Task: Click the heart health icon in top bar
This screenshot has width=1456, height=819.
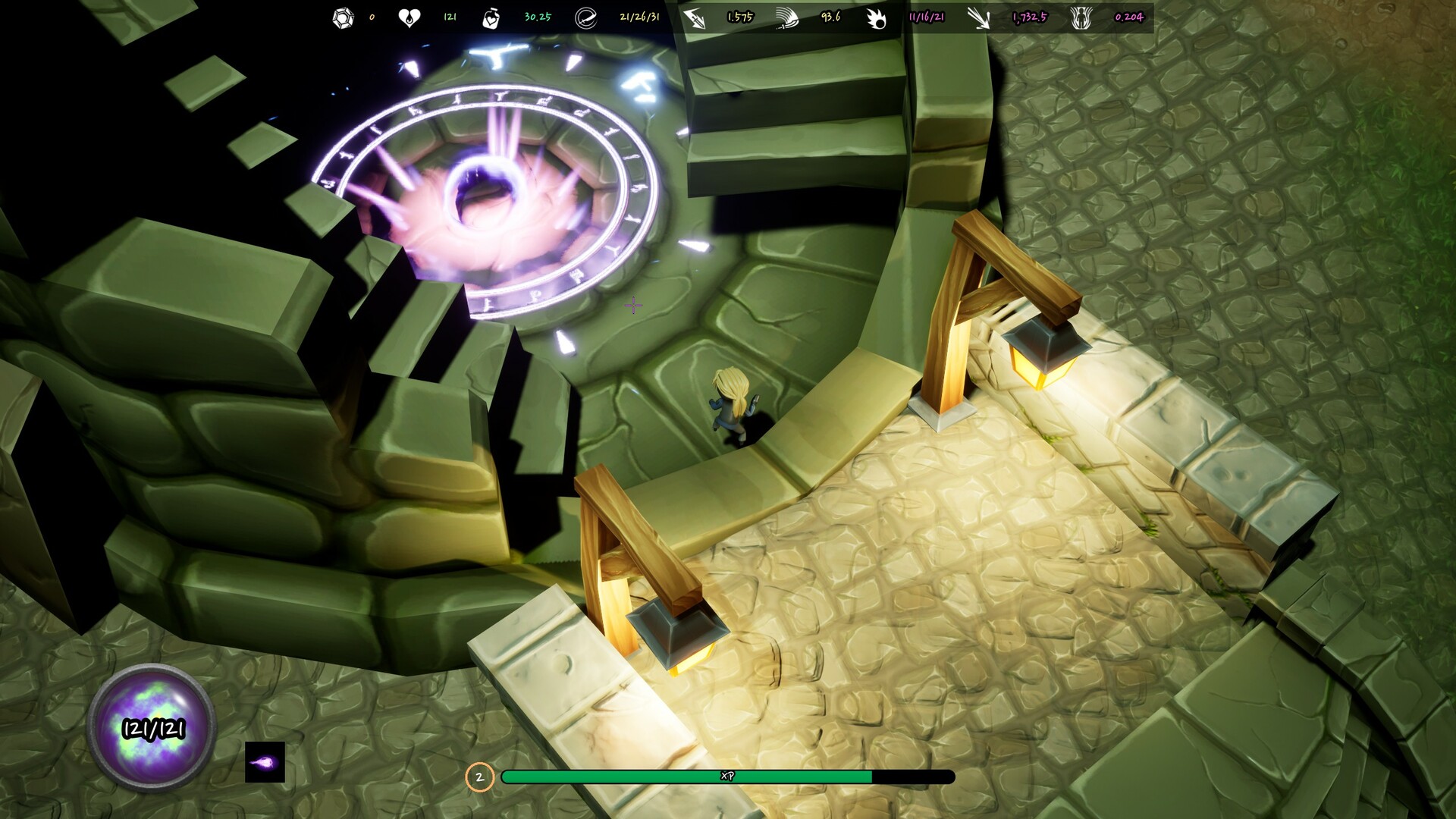Action: click(409, 17)
